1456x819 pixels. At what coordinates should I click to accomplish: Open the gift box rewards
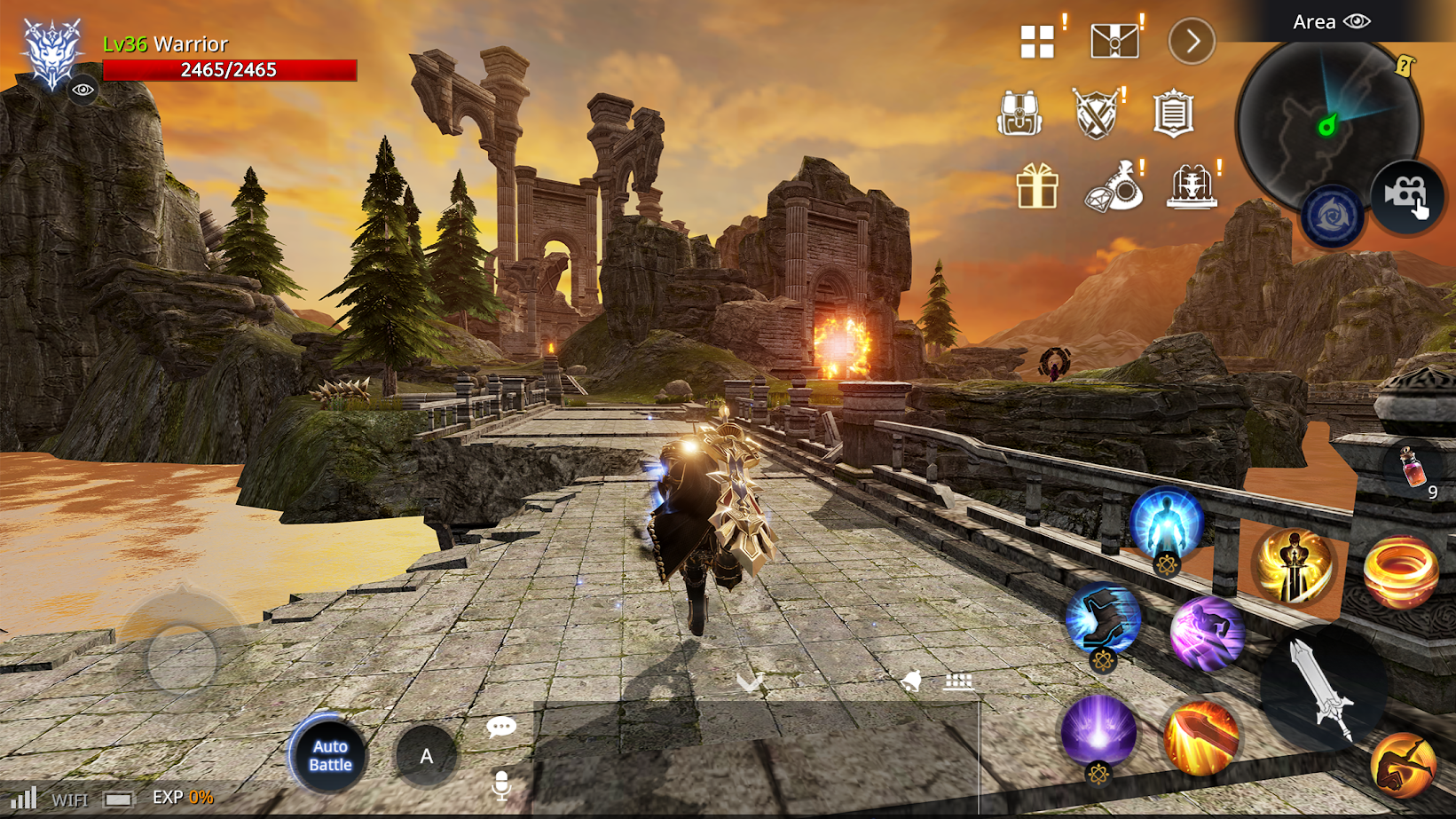pos(1036,186)
